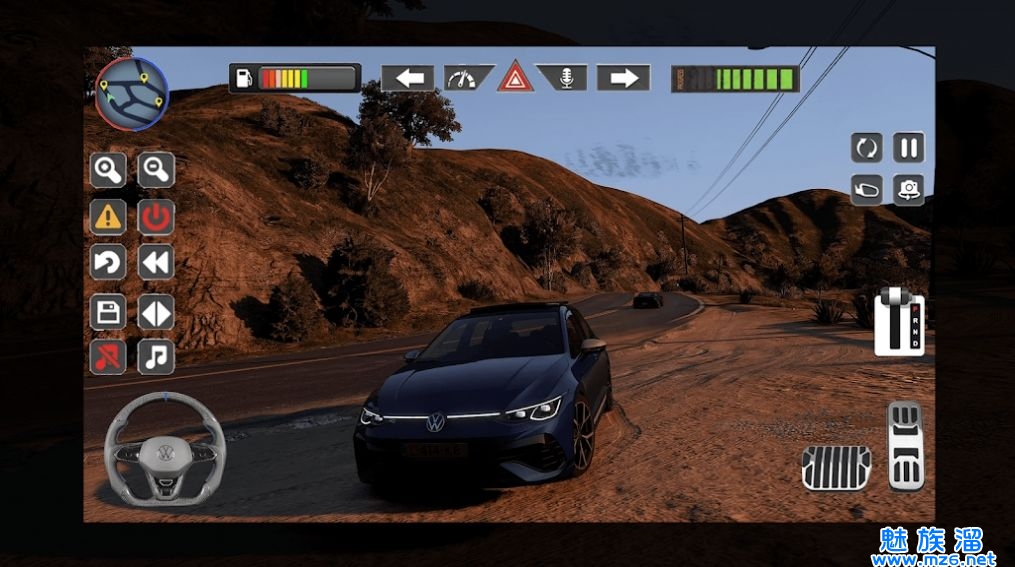The height and width of the screenshot is (567, 1015).
Task: Tap the steering wheel control
Action: (164, 448)
